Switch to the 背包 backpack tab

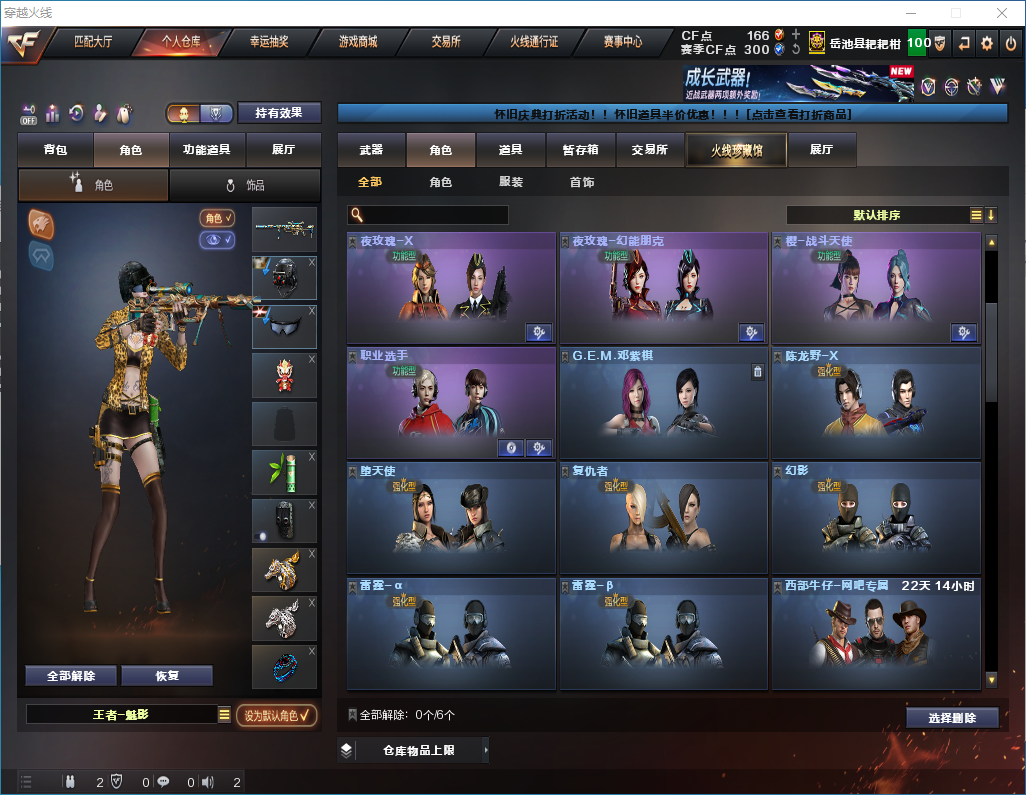56,150
